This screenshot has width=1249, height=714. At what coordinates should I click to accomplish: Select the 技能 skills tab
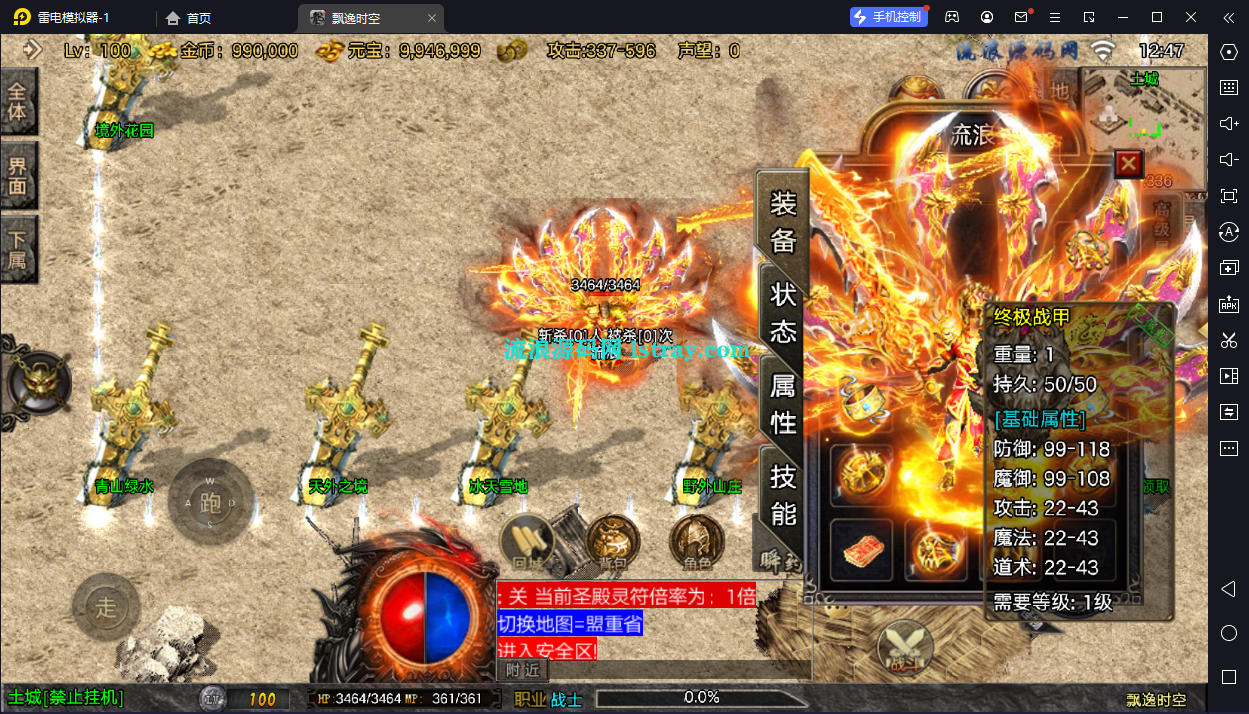point(783,494)
